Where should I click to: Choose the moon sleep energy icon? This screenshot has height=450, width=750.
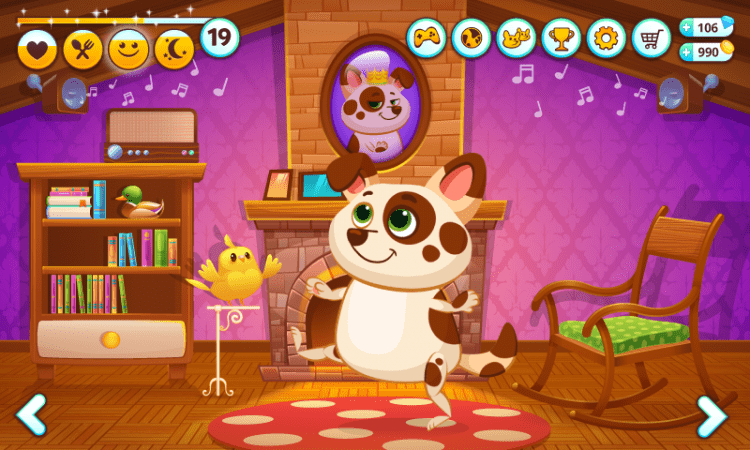pos(174,49)
